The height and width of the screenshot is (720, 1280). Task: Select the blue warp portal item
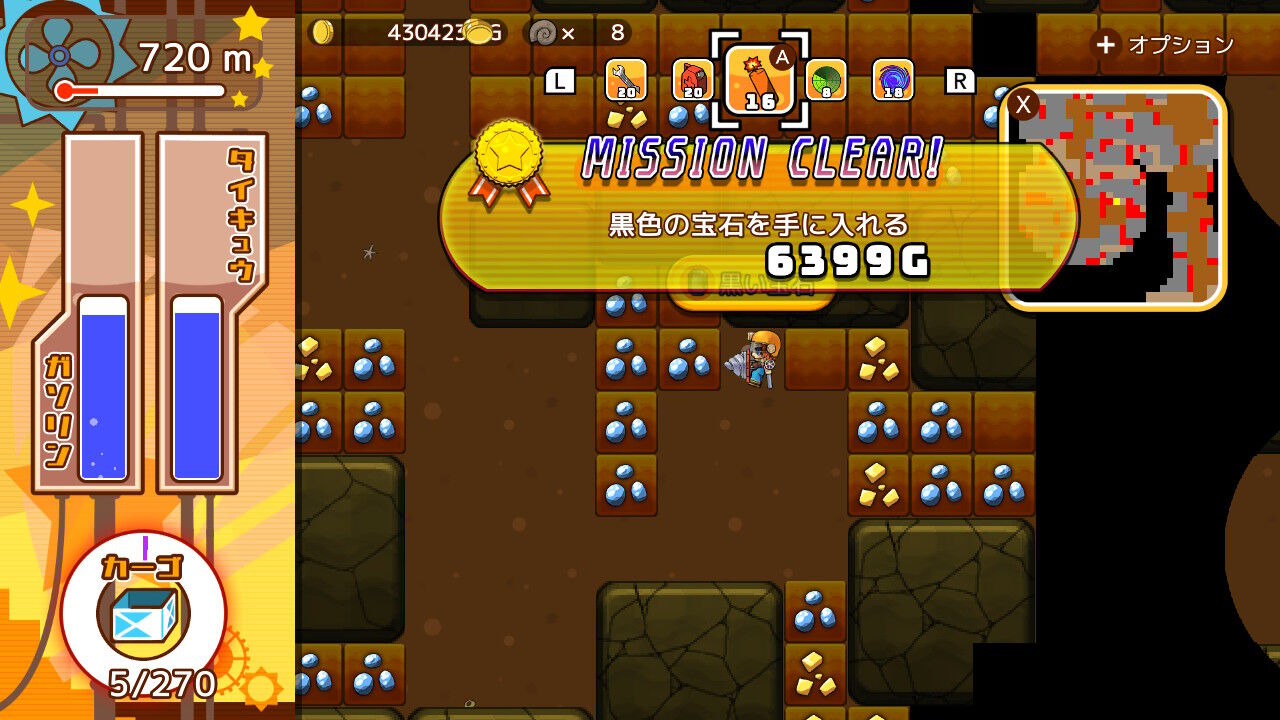pyautogui.click(x=892, y=82)
